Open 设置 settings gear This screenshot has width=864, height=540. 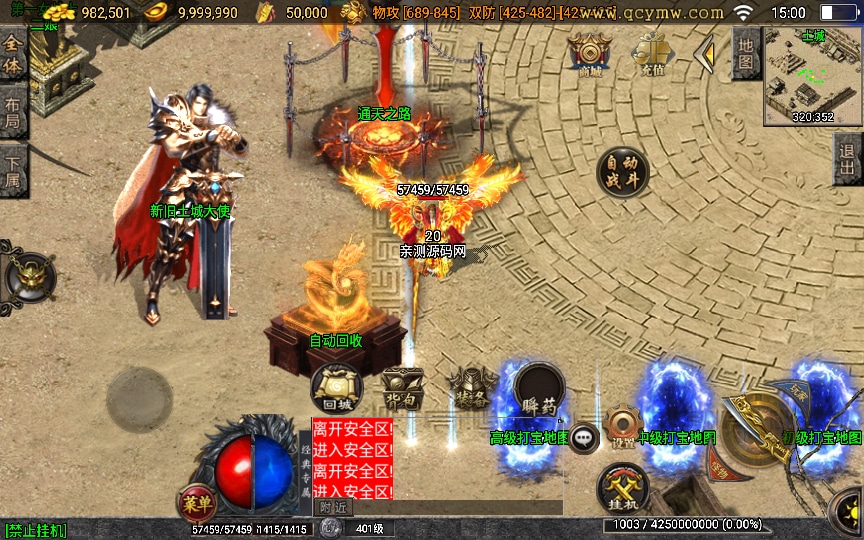tap(623, 425)
